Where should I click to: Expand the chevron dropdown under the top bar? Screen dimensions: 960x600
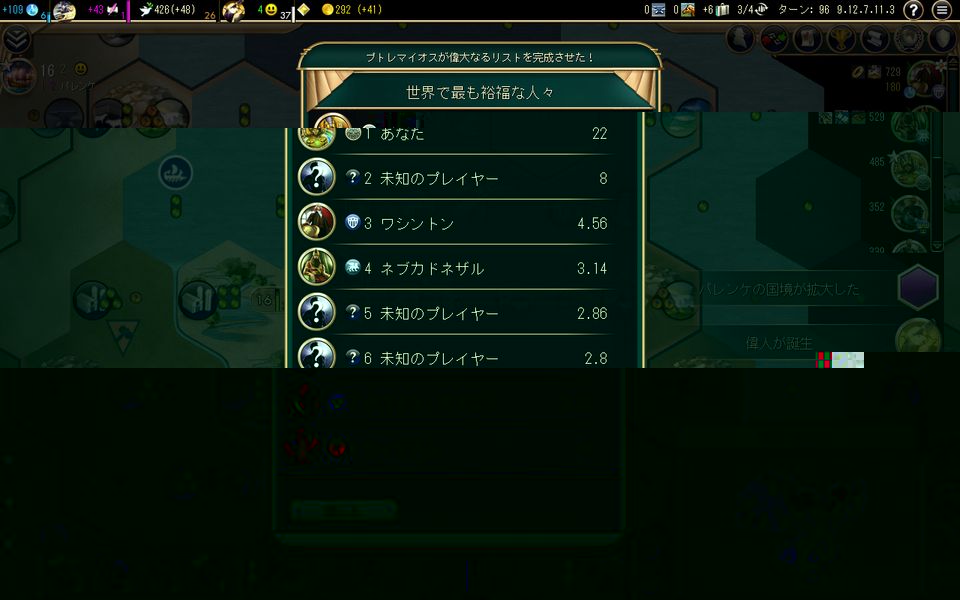[16, 39]
